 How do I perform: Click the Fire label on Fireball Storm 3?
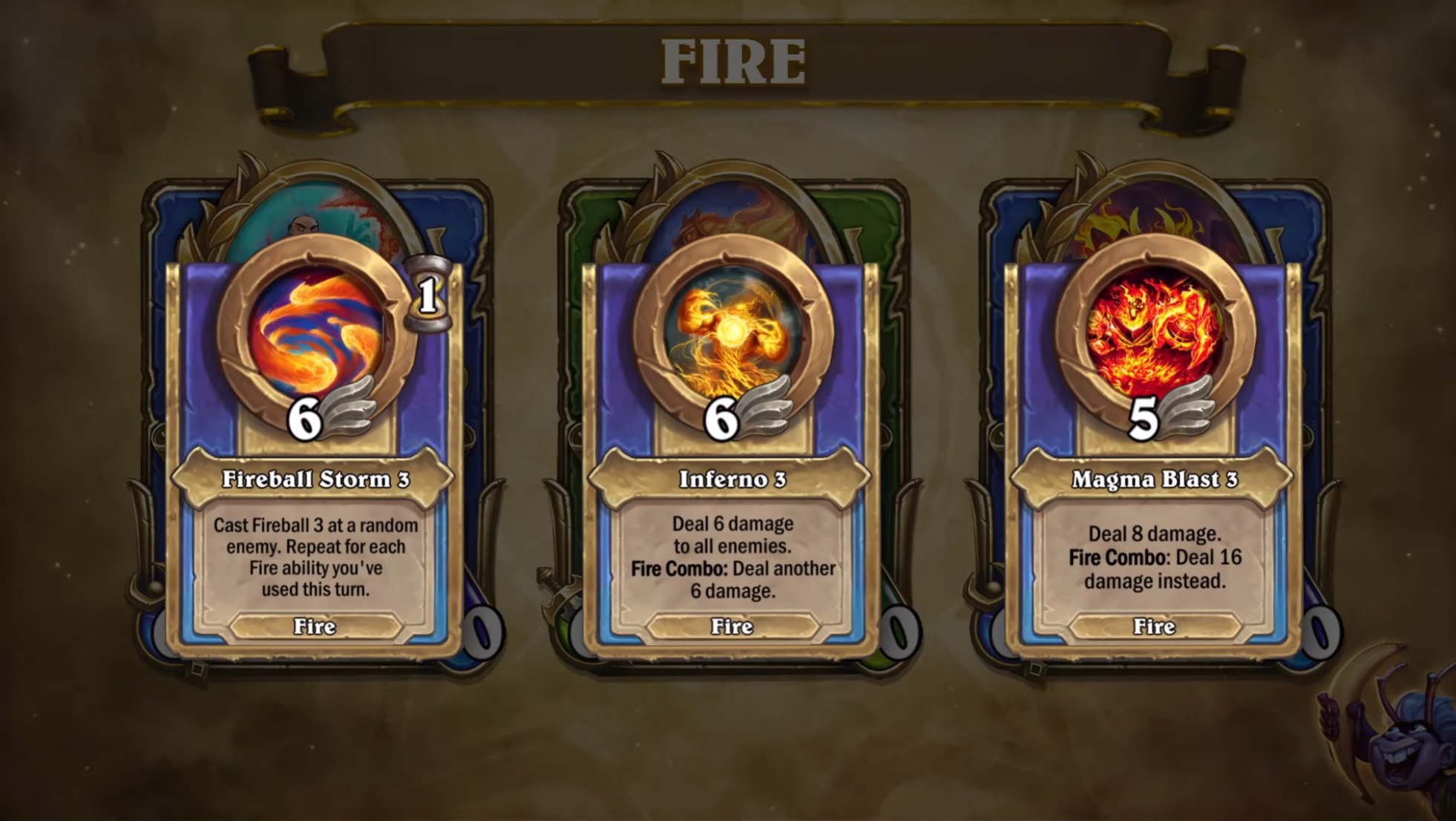pos(315,627)
